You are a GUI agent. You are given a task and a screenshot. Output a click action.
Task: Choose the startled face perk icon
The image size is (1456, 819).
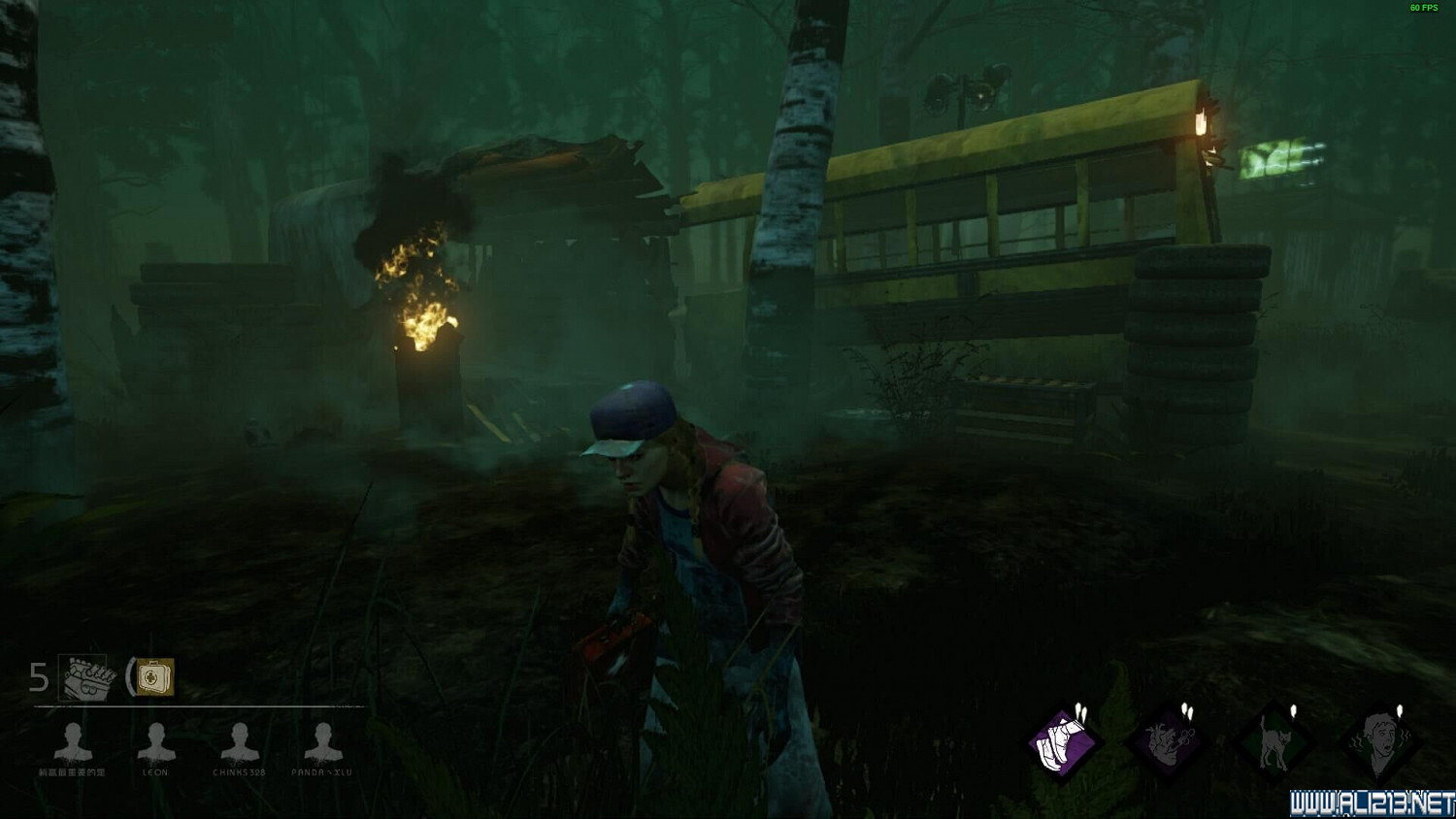click(x=1379, y=744)
